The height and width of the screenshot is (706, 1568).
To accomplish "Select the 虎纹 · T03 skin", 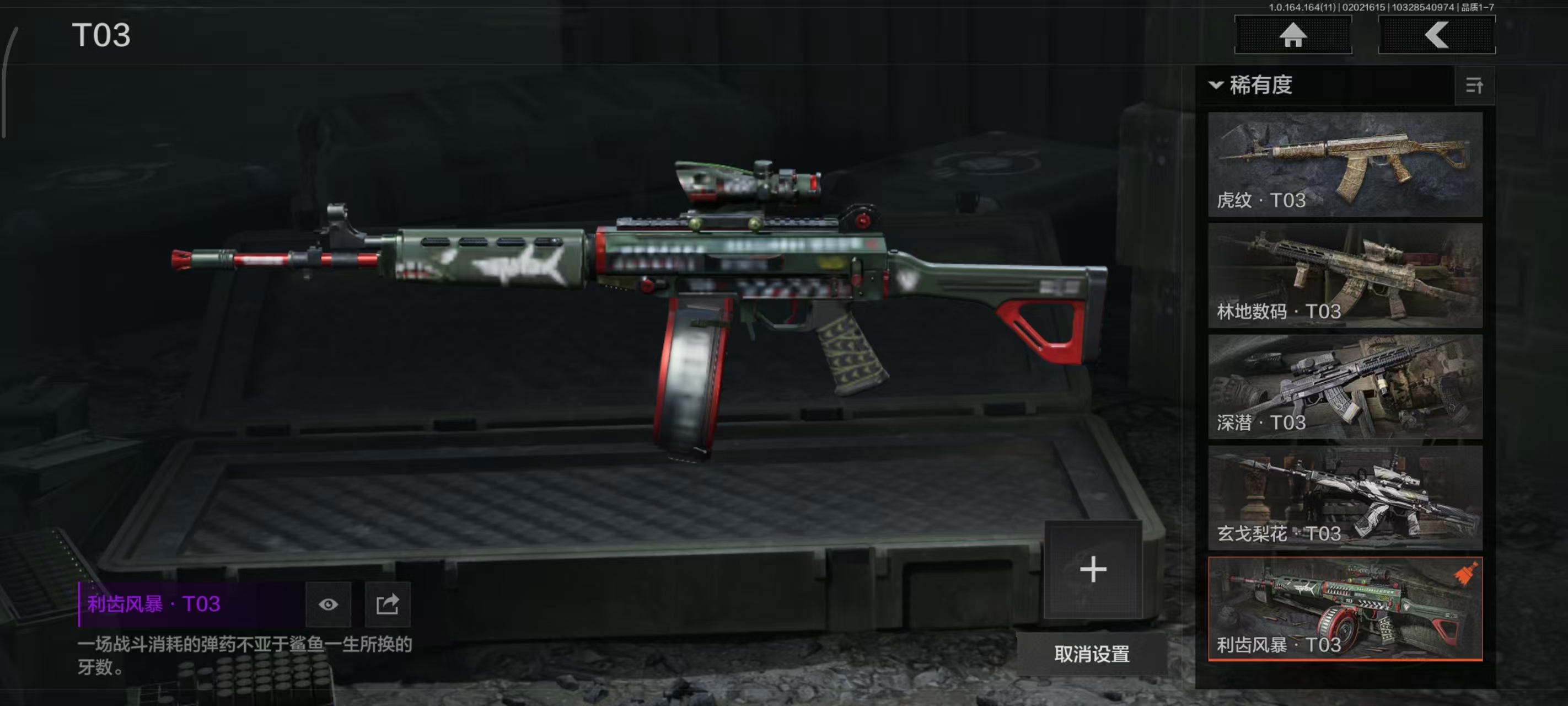I will click(1345, 164).
